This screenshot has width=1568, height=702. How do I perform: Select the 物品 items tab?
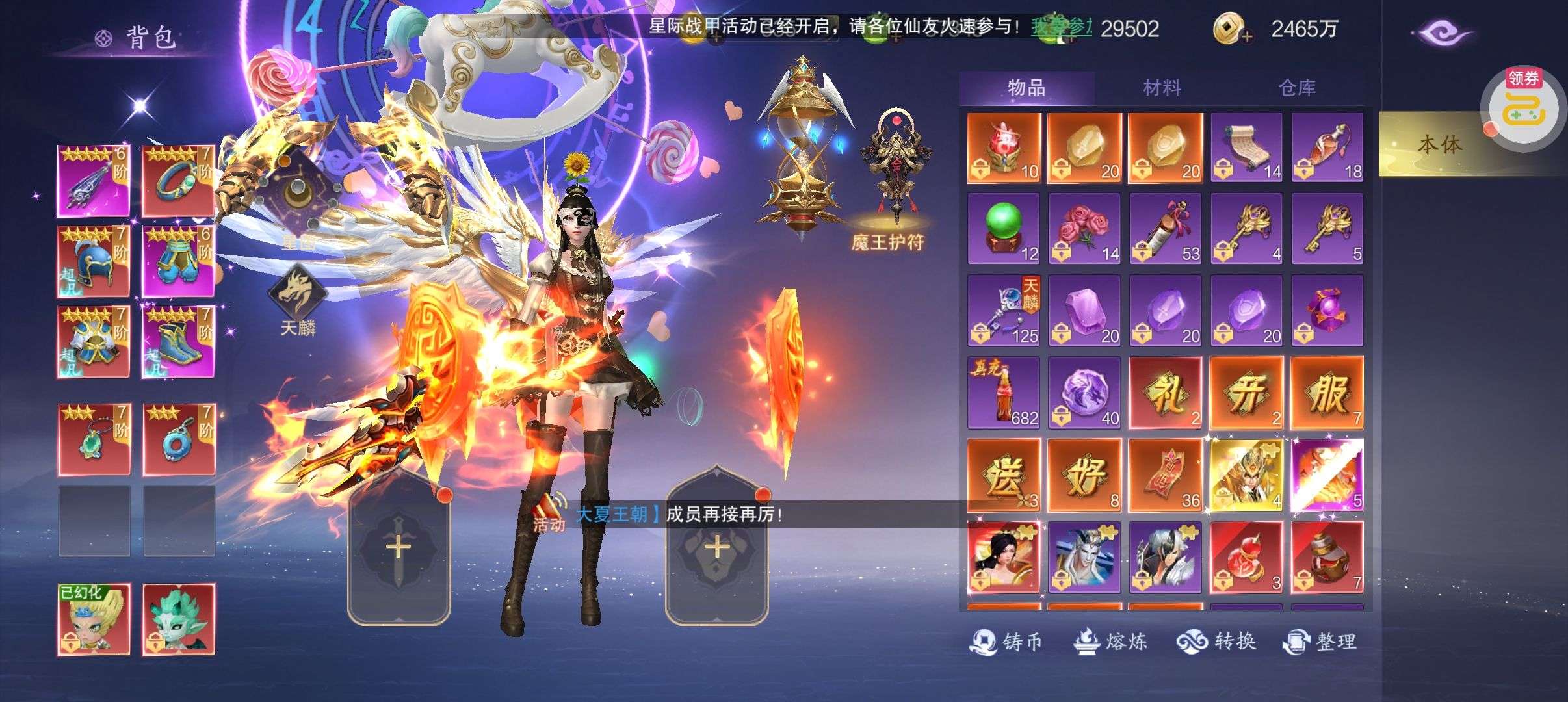click(x=1026, y=88)
